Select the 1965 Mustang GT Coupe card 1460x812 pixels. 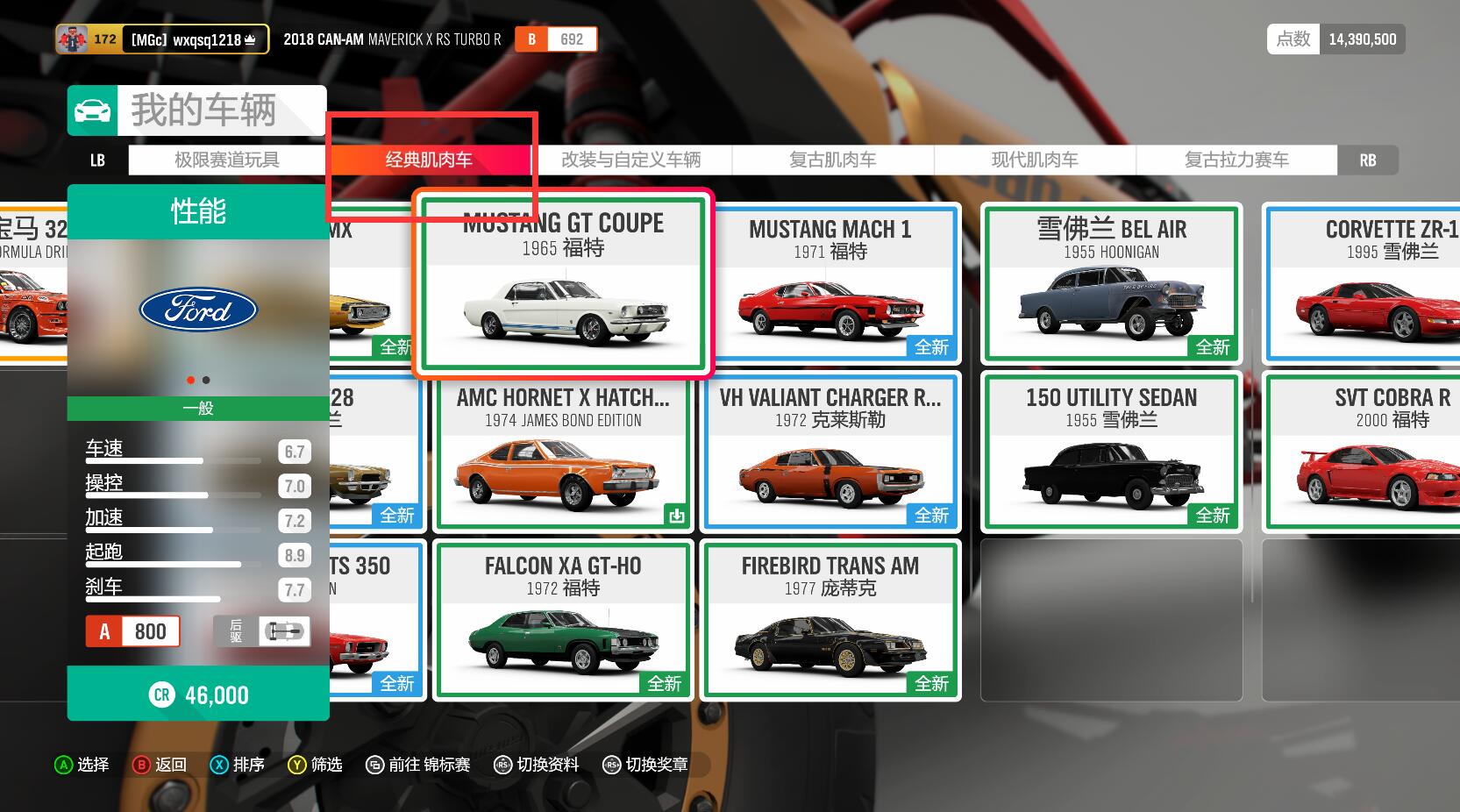tap(563, 284)
